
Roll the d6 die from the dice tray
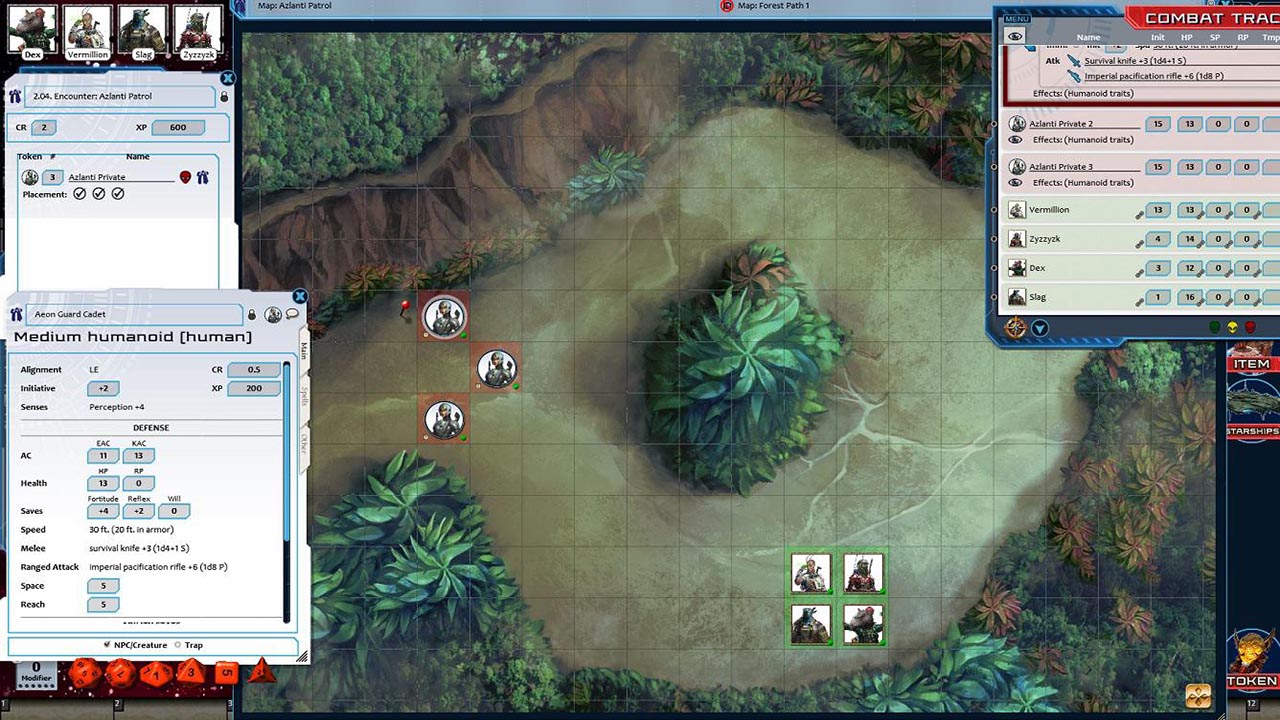(x=226, y=672)
